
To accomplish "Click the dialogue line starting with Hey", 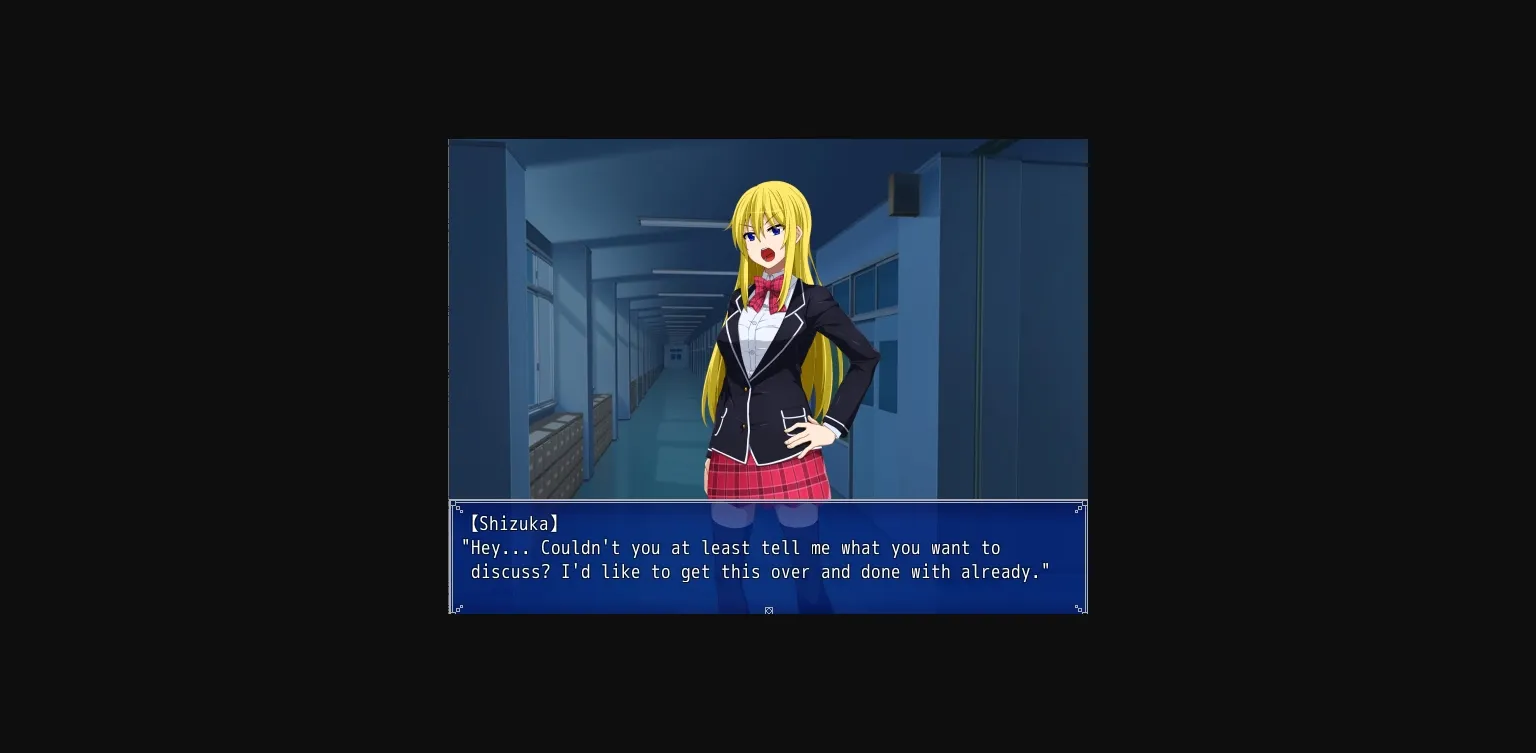I will click(732, 548).
